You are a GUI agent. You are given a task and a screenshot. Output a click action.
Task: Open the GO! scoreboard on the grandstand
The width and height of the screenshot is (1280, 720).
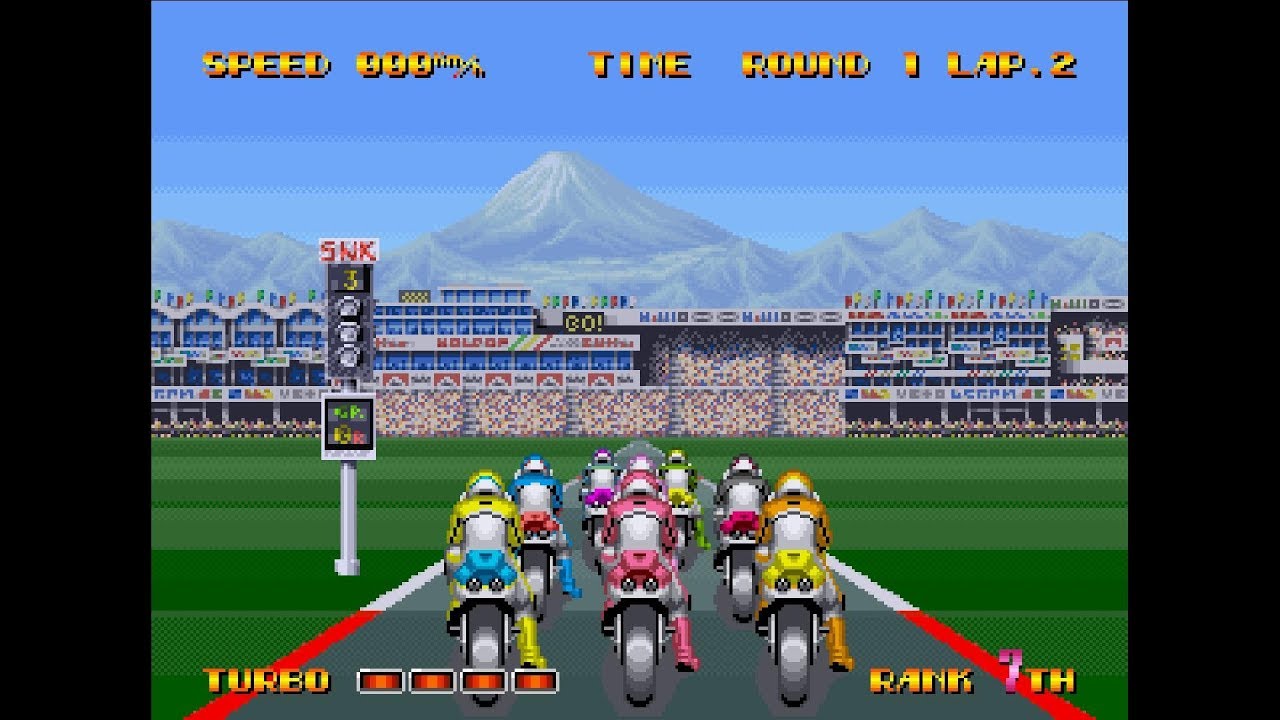[x=584, y=320]
